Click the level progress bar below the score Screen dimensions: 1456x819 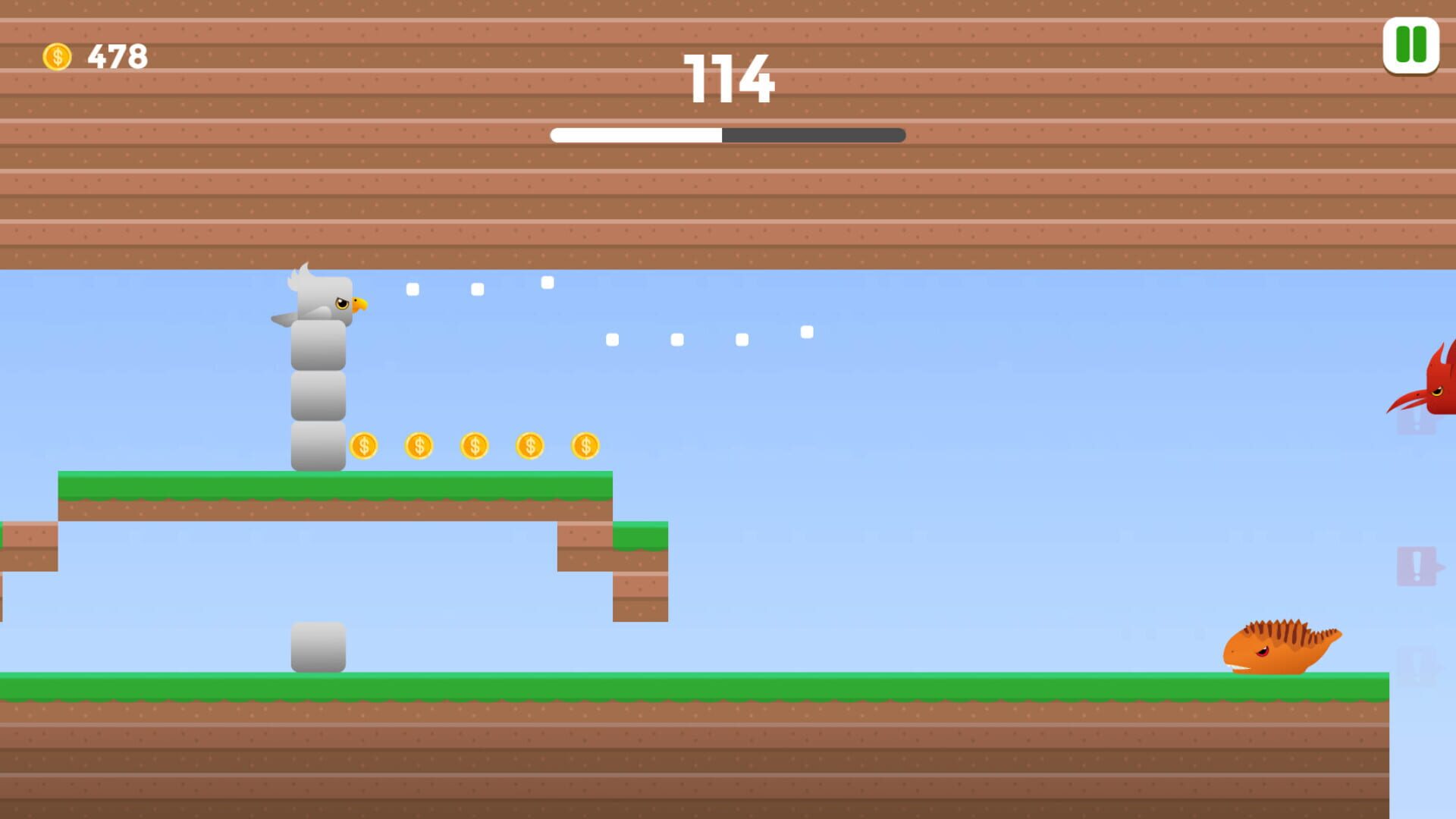726,136
